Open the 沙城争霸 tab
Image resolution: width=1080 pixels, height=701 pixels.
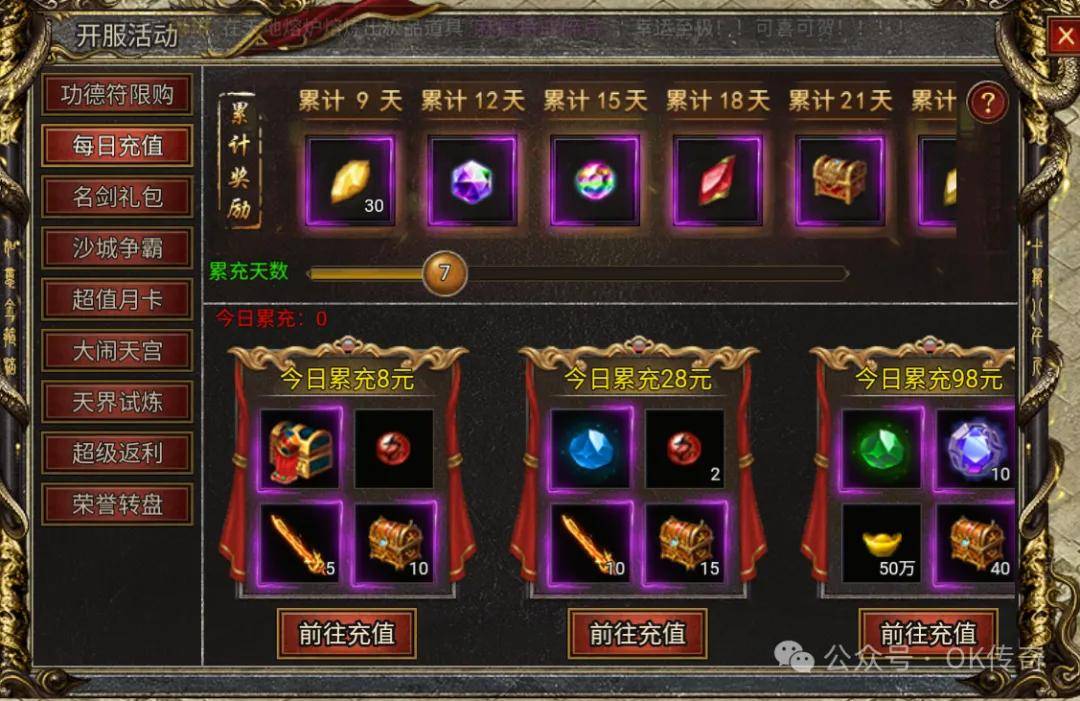(117, 248)
